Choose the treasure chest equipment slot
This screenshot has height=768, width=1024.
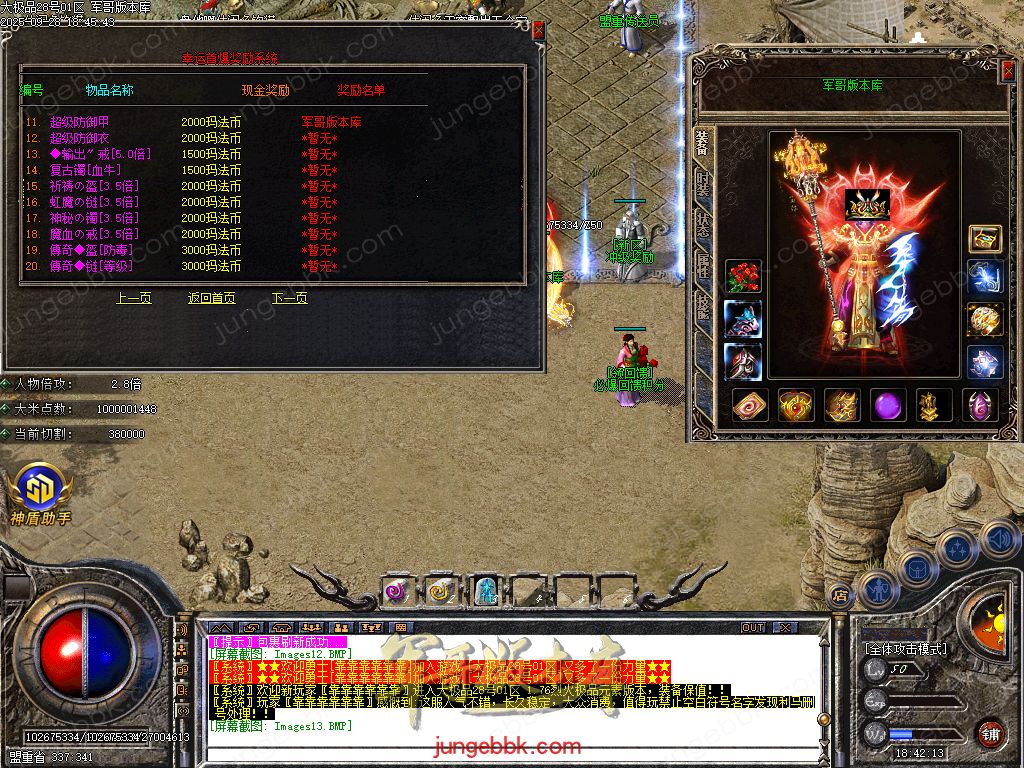click(x=985, y=238)
